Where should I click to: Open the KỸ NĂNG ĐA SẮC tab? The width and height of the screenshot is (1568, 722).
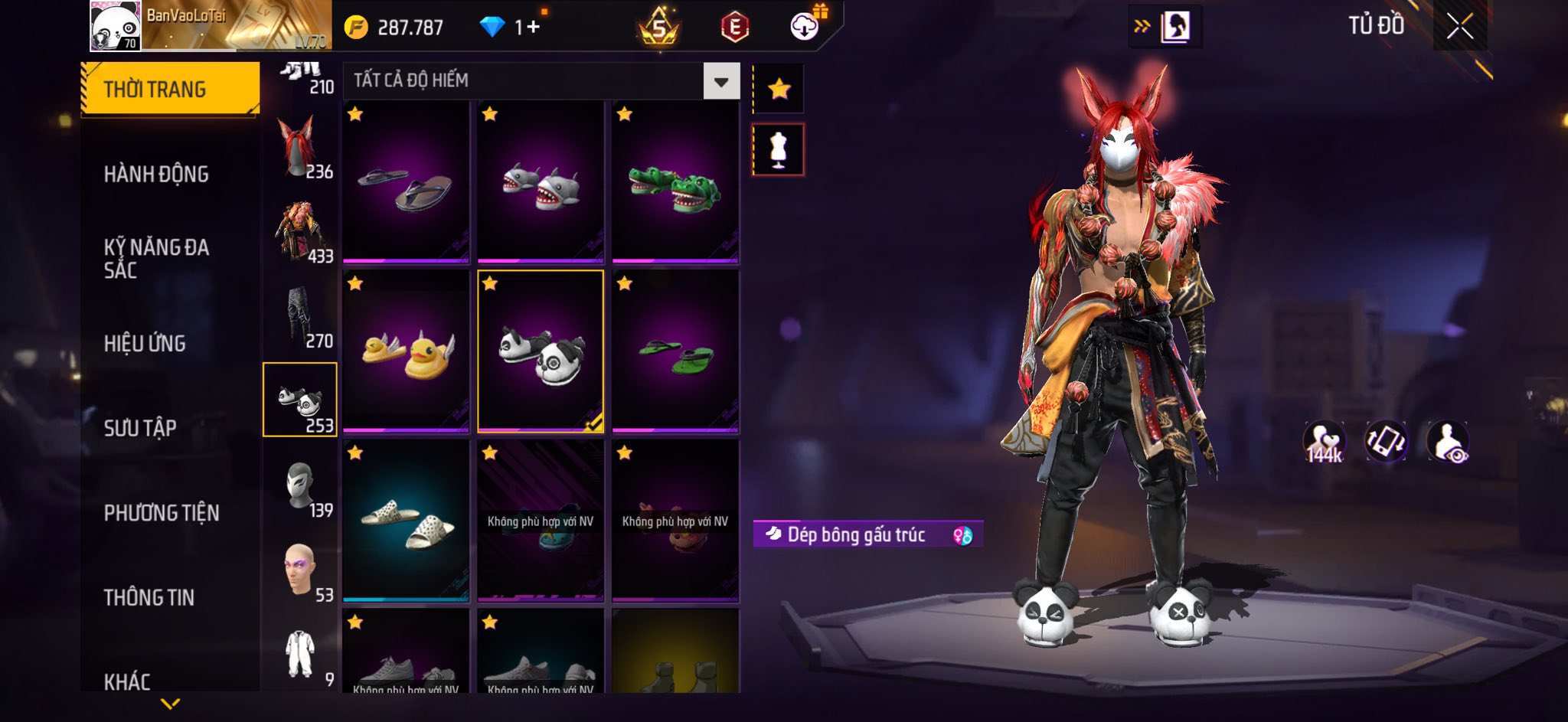(x=156, y=258)
